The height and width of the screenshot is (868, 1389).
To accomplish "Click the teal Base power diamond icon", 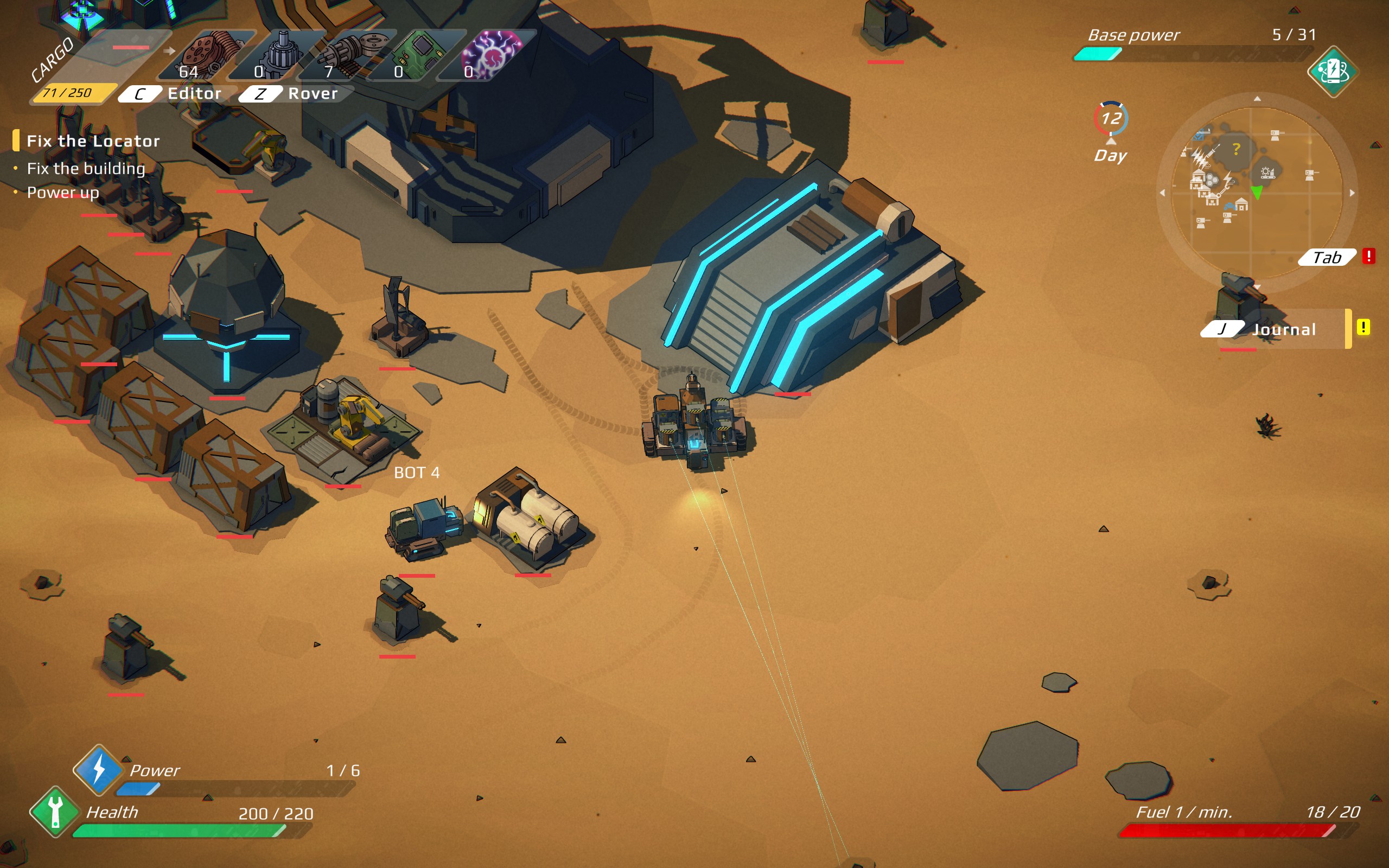I will tap(1332, 72).
